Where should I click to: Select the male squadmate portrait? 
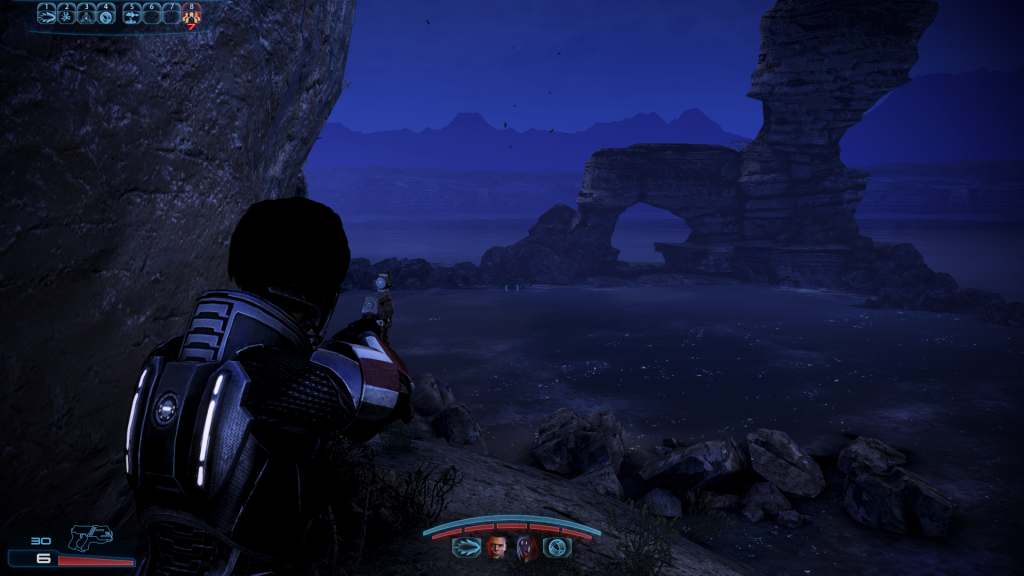point(497,546)
